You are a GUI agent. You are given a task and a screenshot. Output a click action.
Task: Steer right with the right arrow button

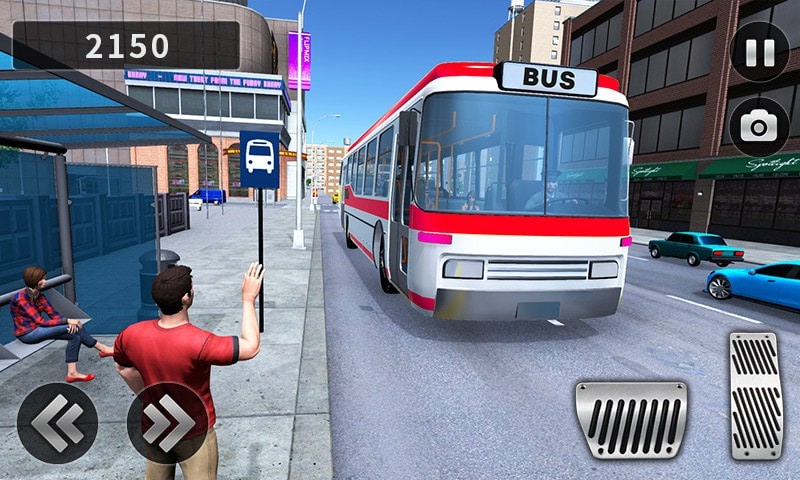167,423
